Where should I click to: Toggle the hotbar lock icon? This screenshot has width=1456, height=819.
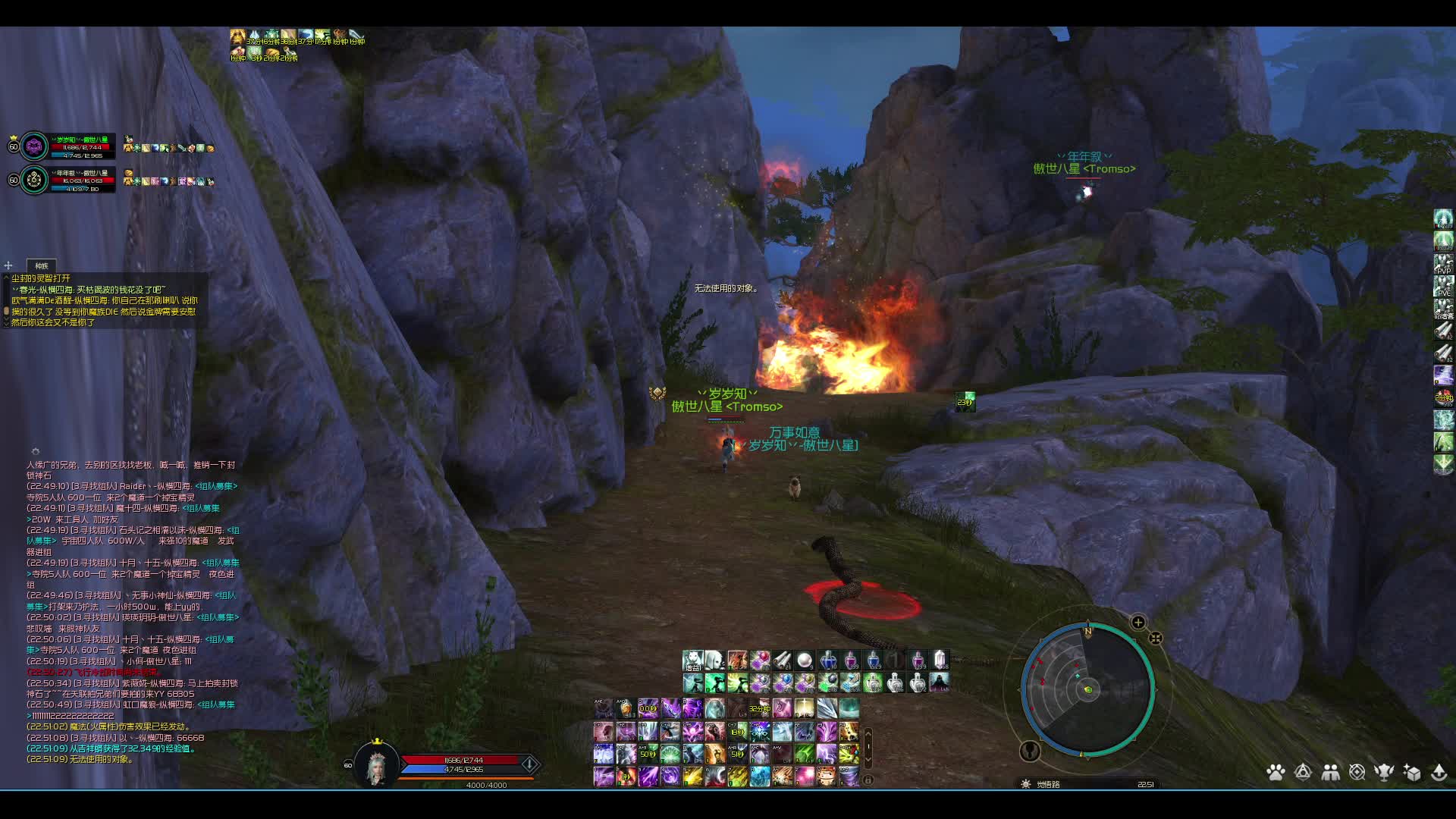868,779
